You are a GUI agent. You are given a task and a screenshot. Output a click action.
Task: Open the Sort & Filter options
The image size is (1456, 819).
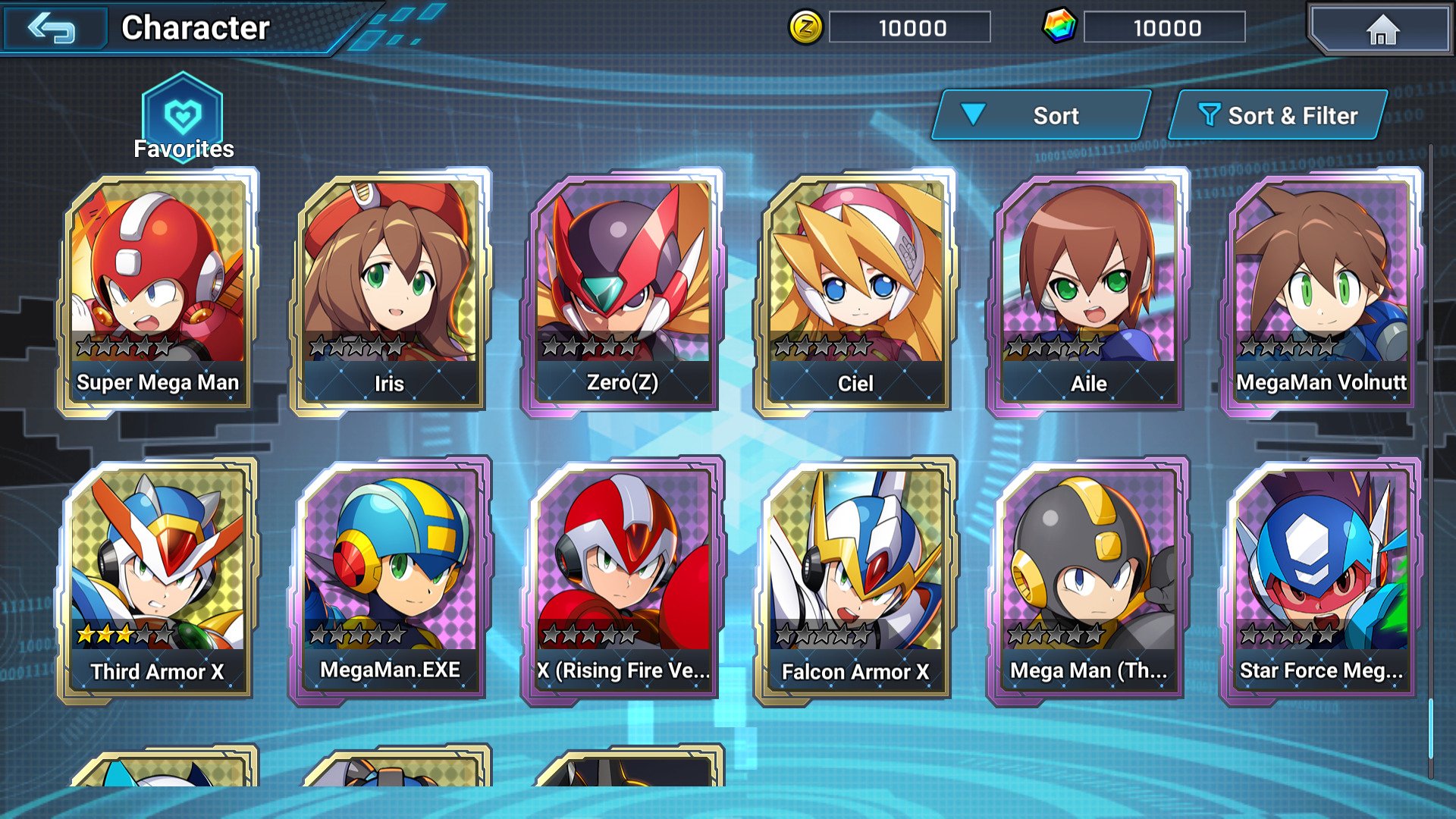click(x=1278, y=115)
